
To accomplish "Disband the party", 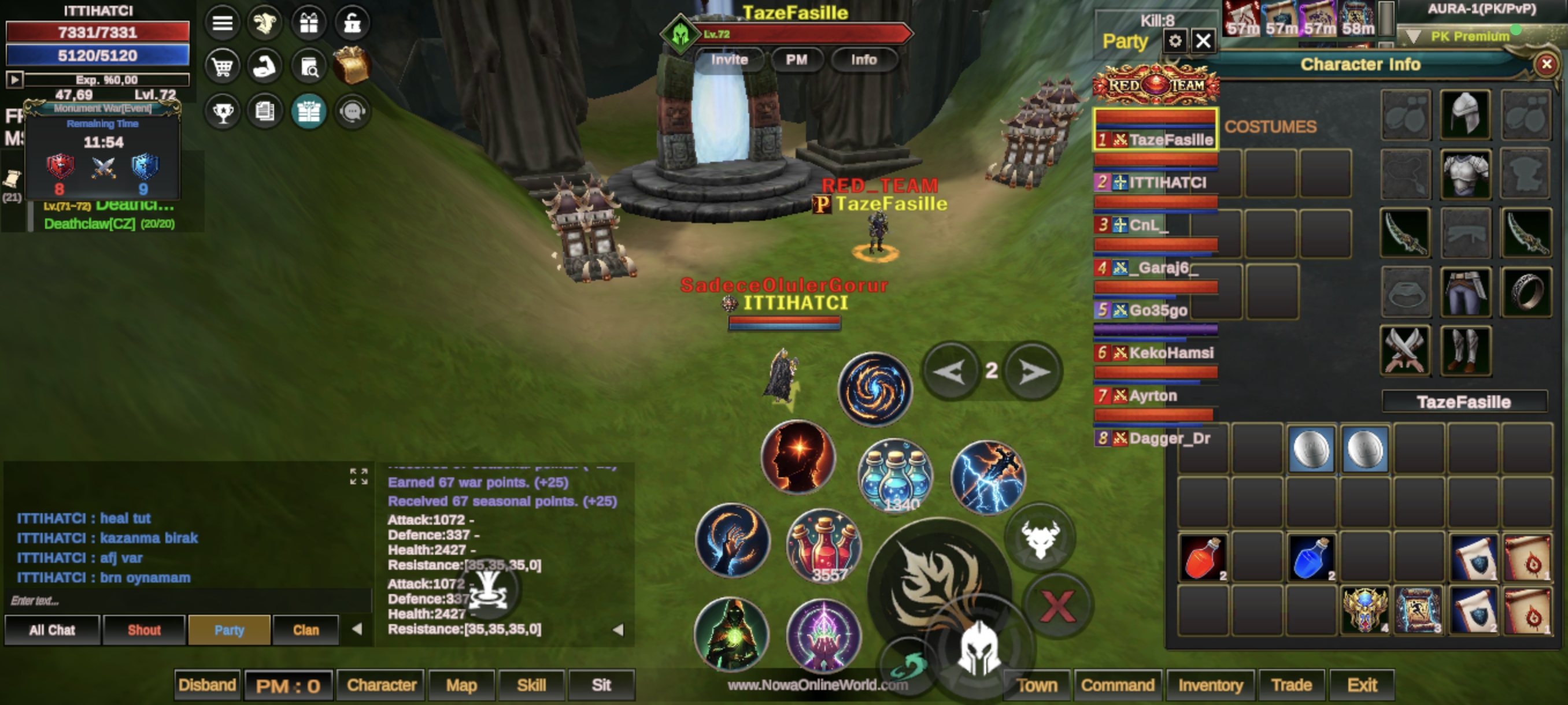I will point(207,685).
